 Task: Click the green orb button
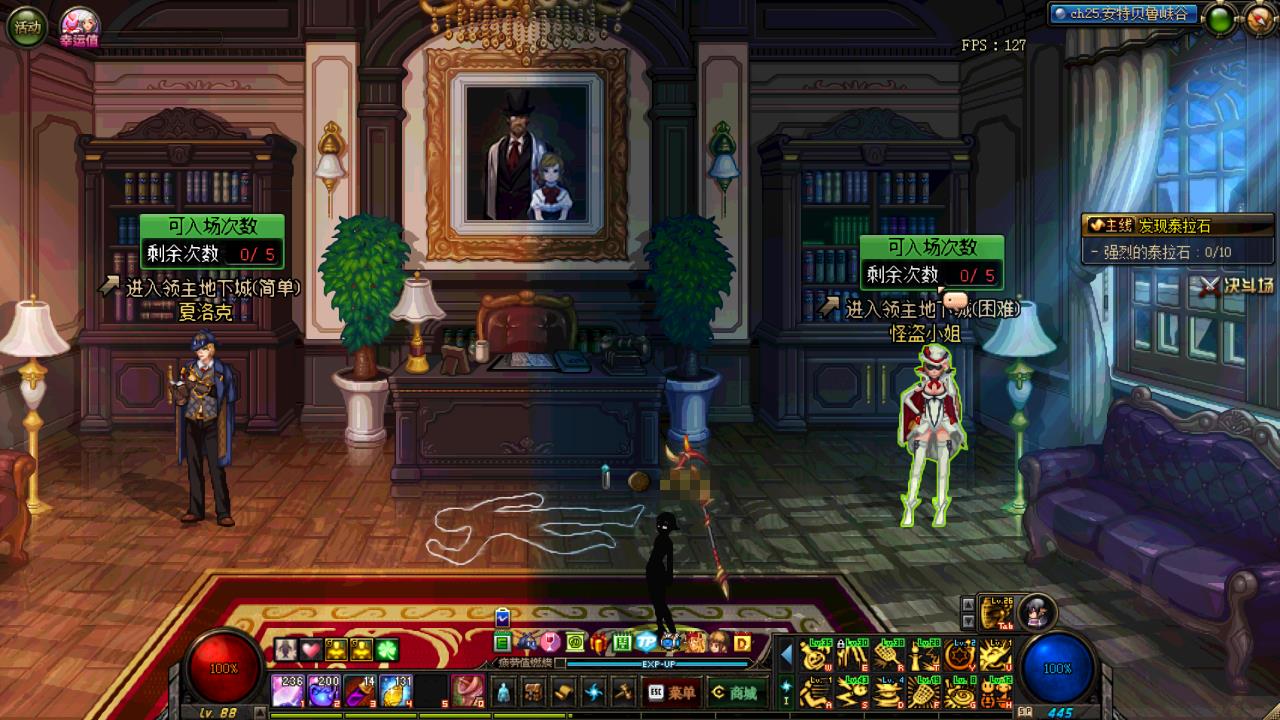pyautogui.click(x=1219, y=18)
